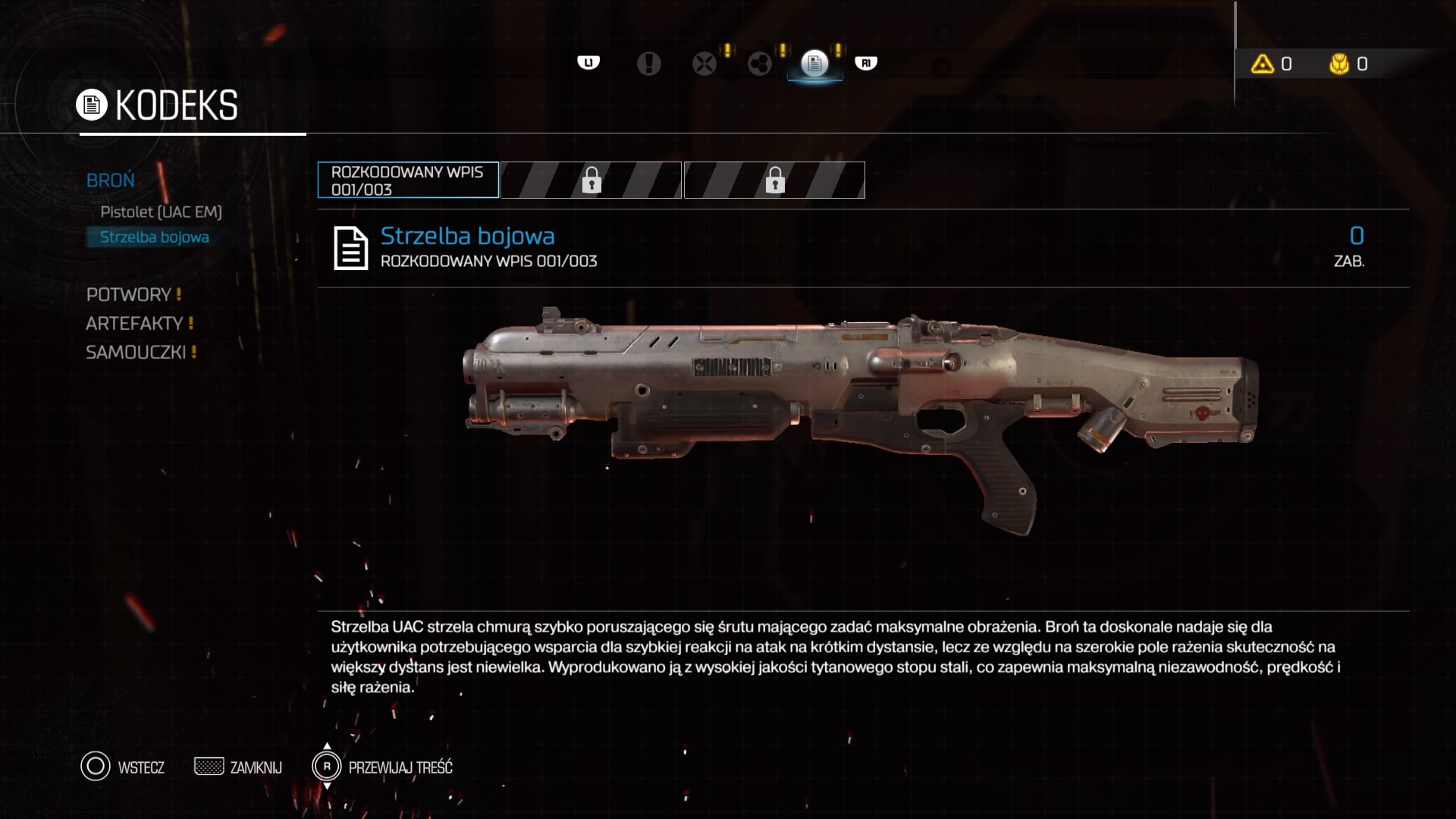Open the POTWORY category

tap(129, 294)
